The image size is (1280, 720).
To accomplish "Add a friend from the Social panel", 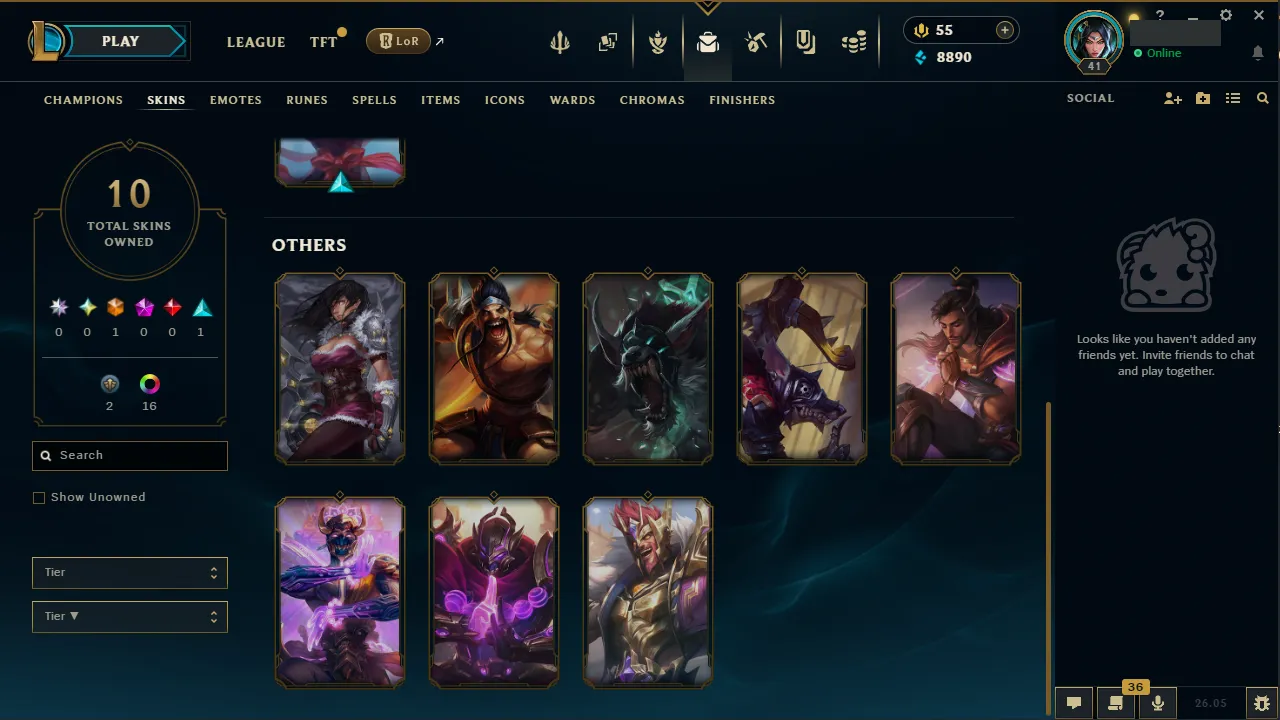I will pos(1172,98).
